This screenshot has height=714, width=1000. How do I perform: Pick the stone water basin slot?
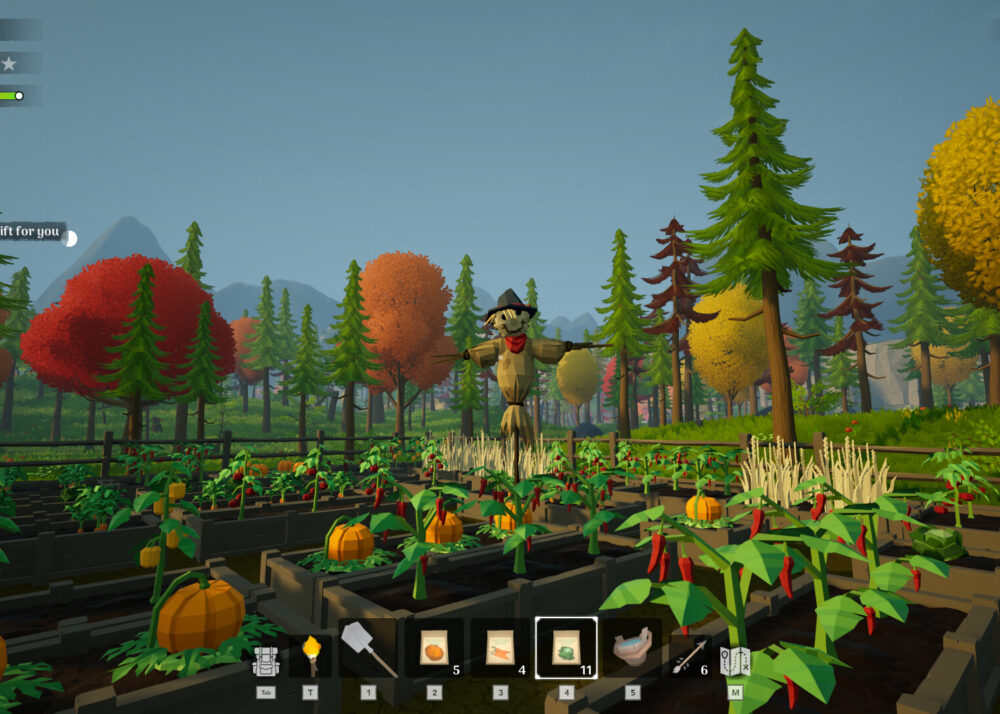[x=632, y=648]
